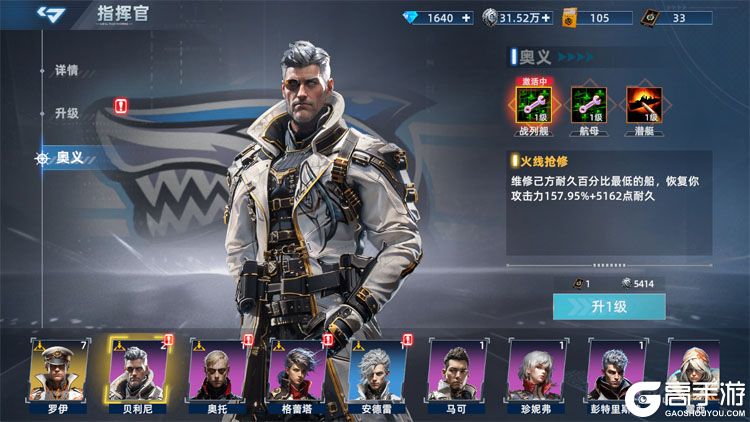Switch to the 升级 upgrade tab
Viewport: 750px width, 422px height.
point(67,113)
